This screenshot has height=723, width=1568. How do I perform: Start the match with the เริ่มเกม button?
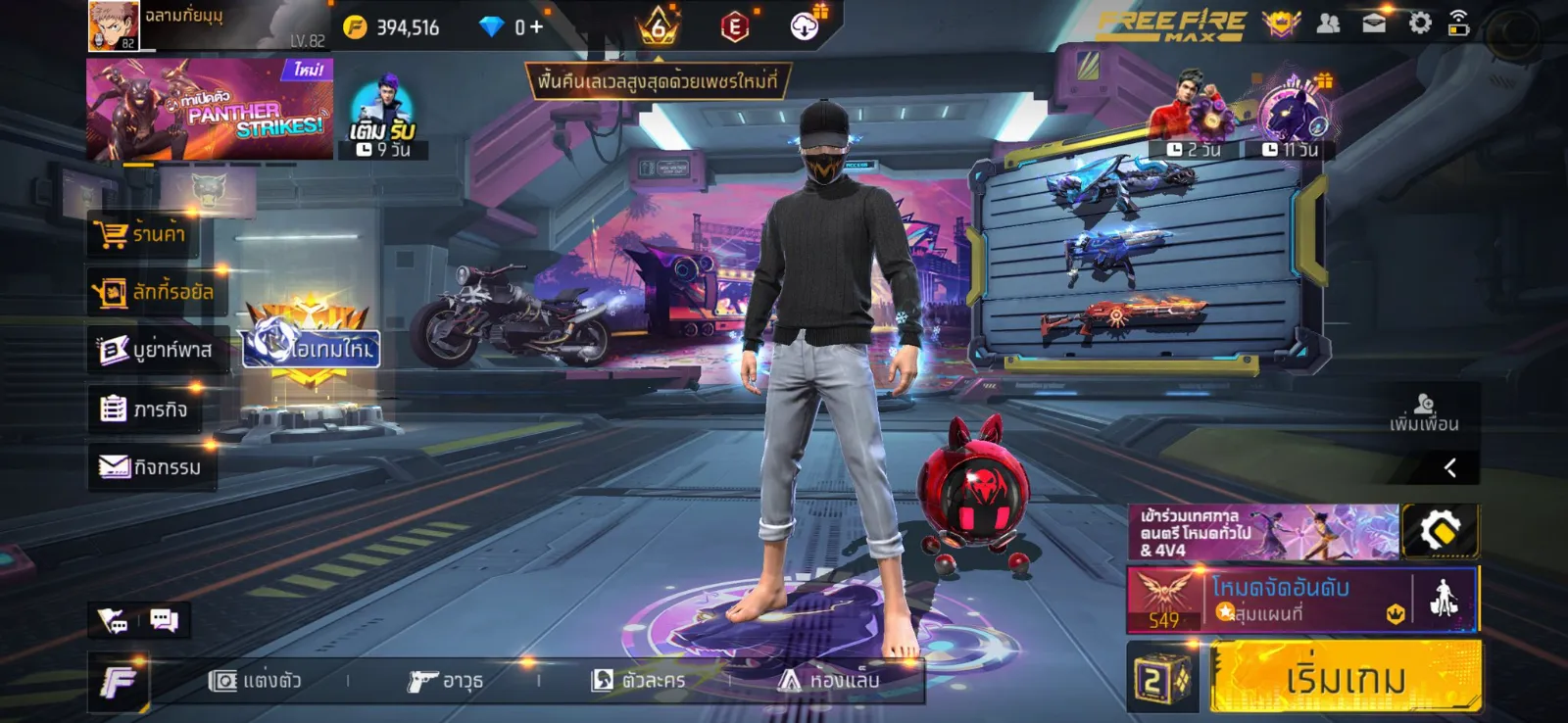[x=1345, y=677]
